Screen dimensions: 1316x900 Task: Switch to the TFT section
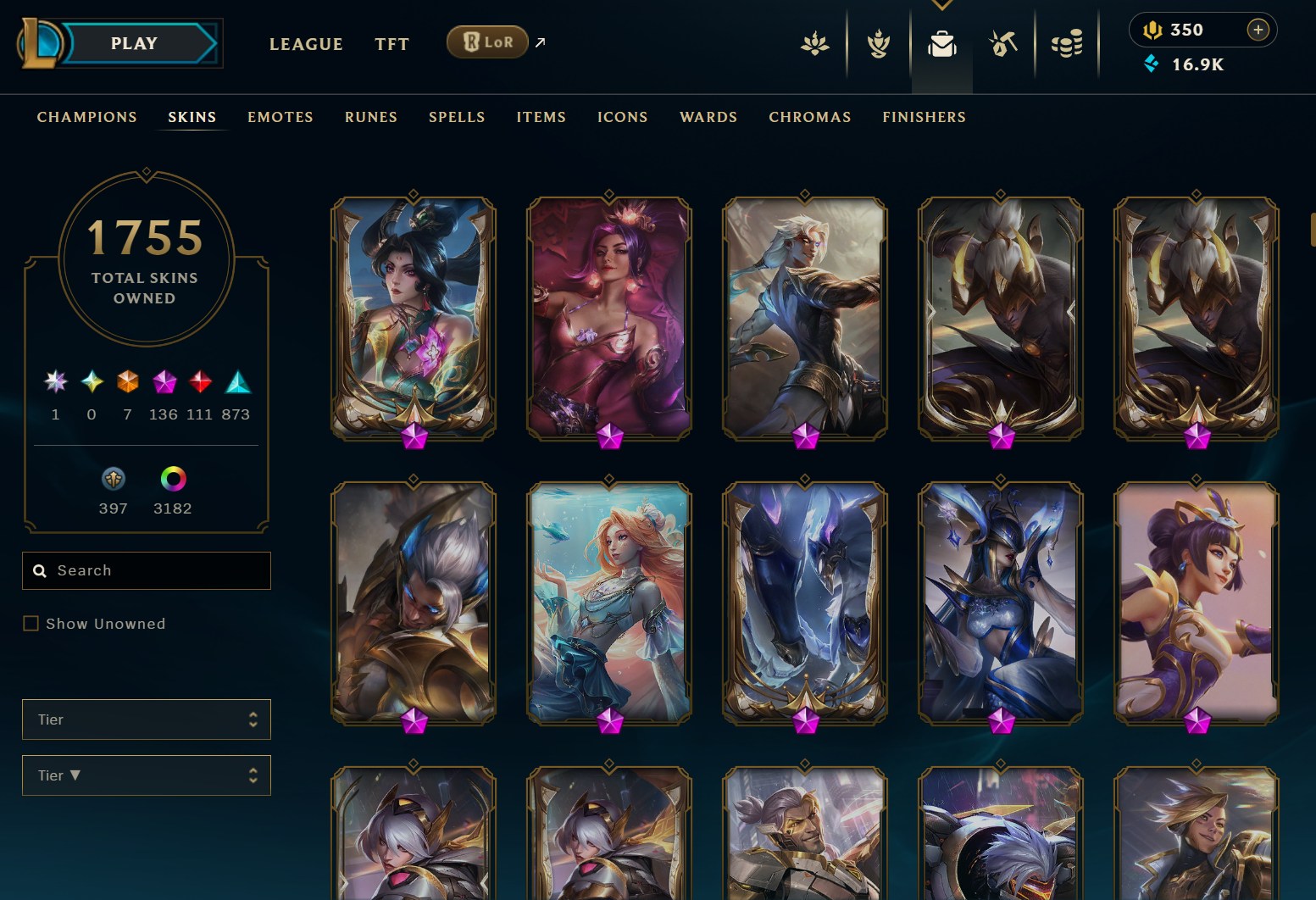(x=391, y=44)
